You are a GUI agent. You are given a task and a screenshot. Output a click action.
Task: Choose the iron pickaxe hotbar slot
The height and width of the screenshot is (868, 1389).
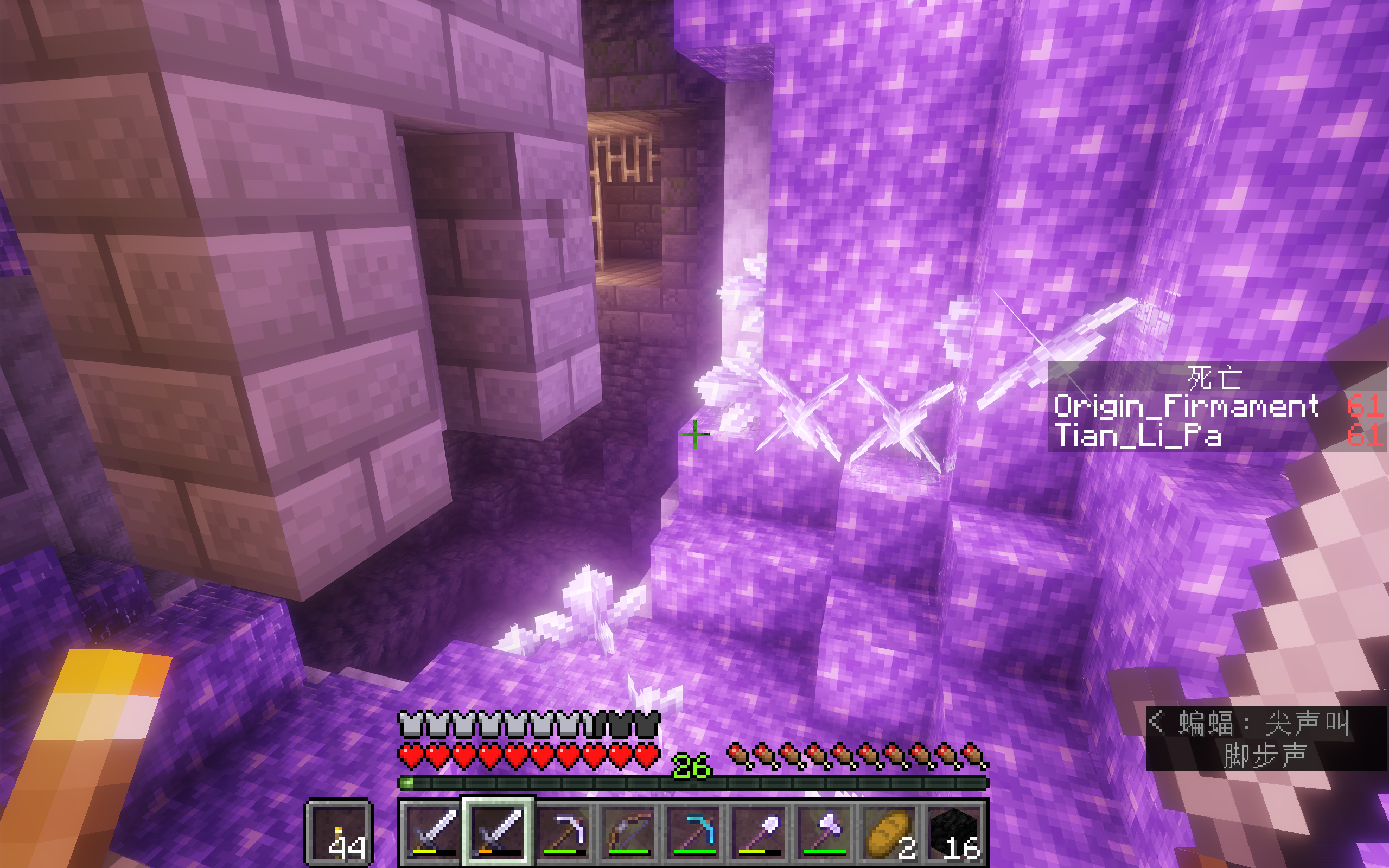(x=564, y=832)
